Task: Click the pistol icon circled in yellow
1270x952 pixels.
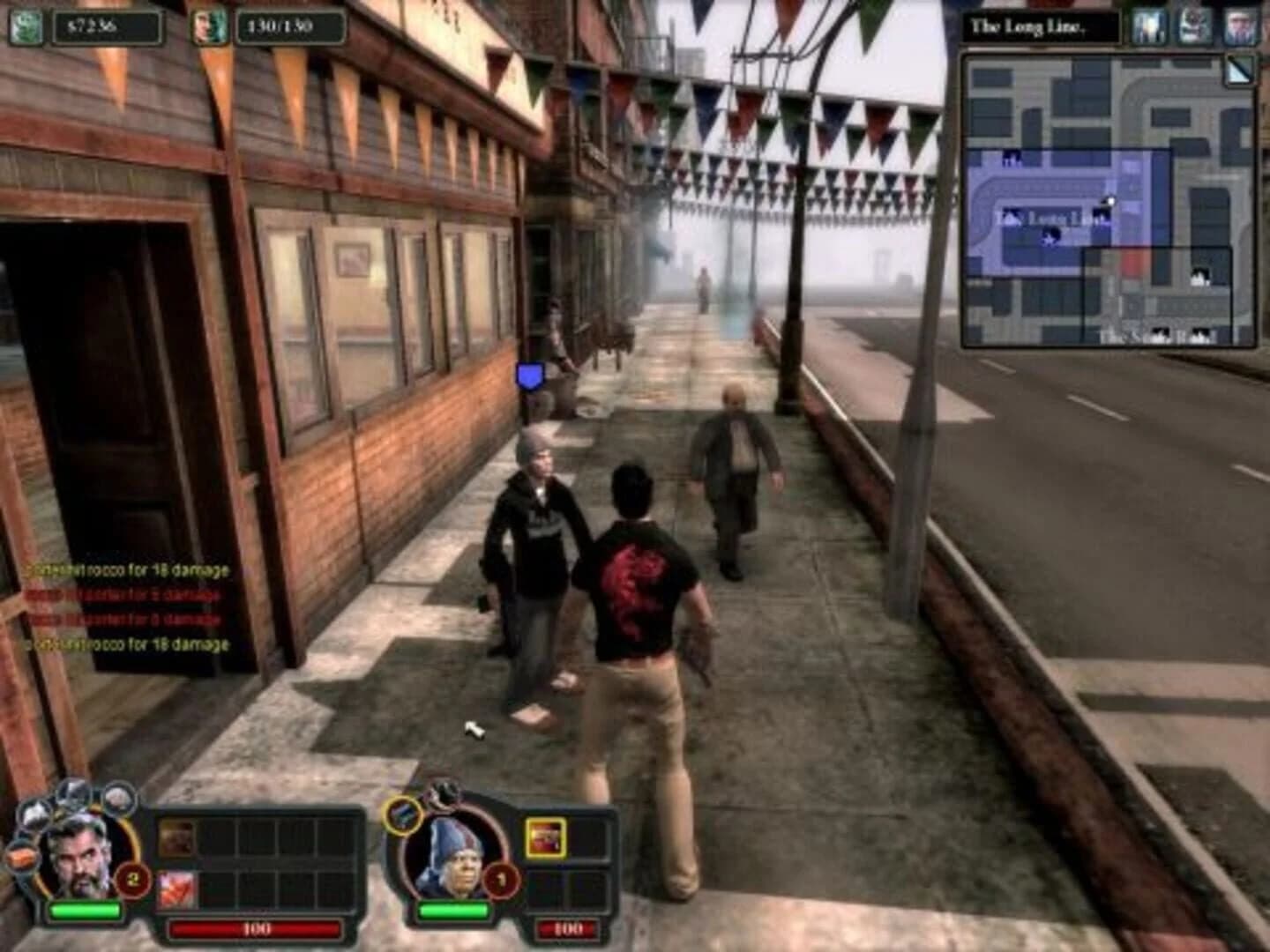Action: (x=404, y=815)
